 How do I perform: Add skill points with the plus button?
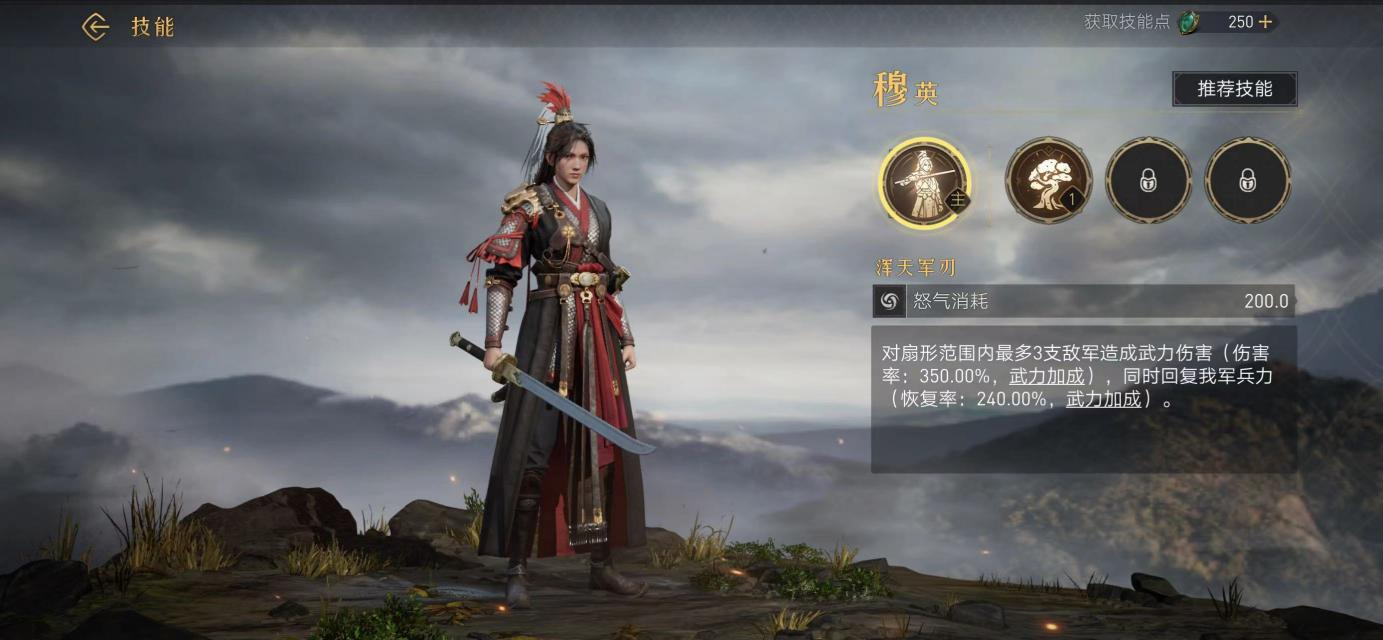click(x=1265, y=22)
